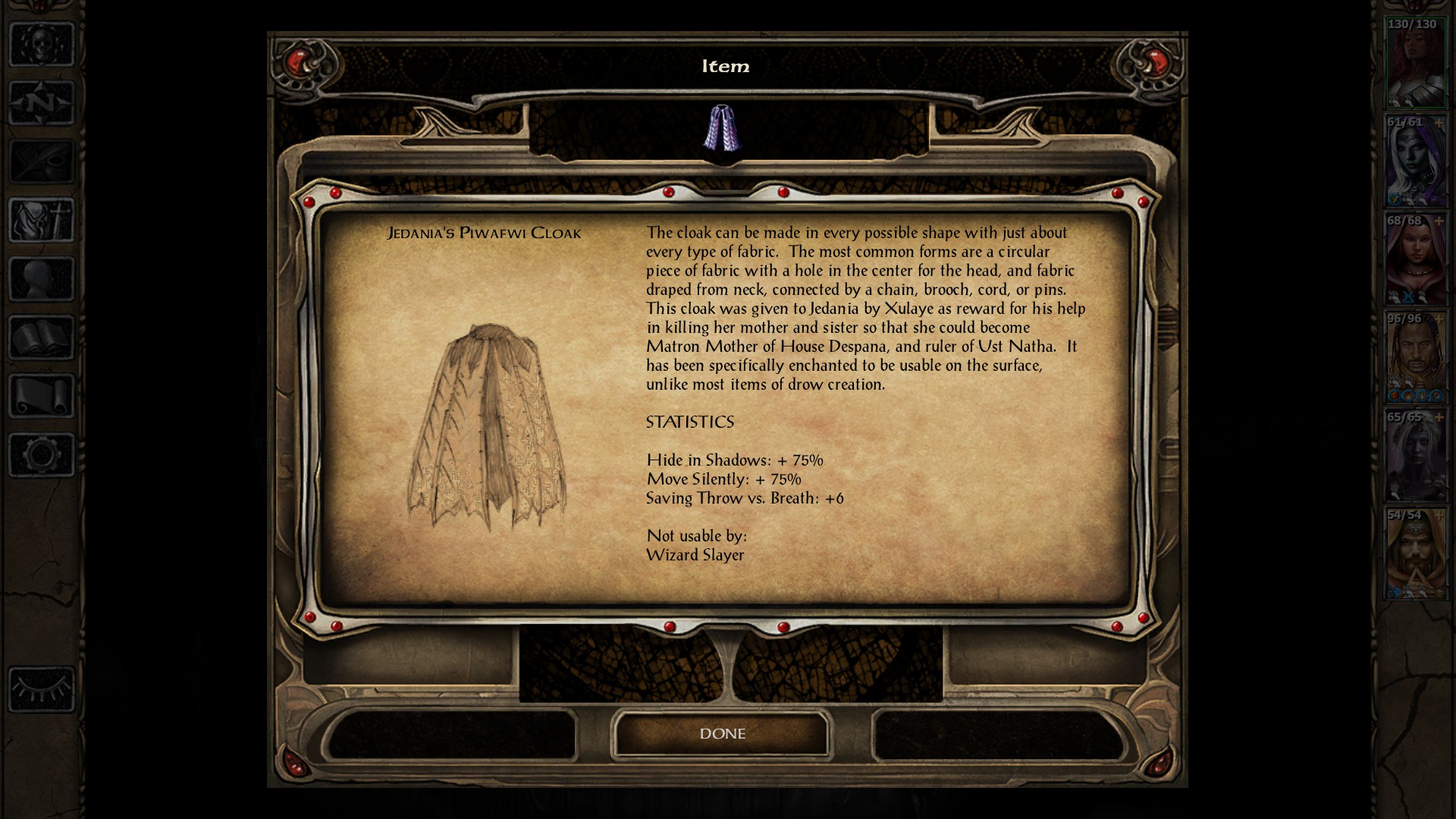Click the skull icon at sidebar top
1456x819 pixels.
tap(42, 42)
